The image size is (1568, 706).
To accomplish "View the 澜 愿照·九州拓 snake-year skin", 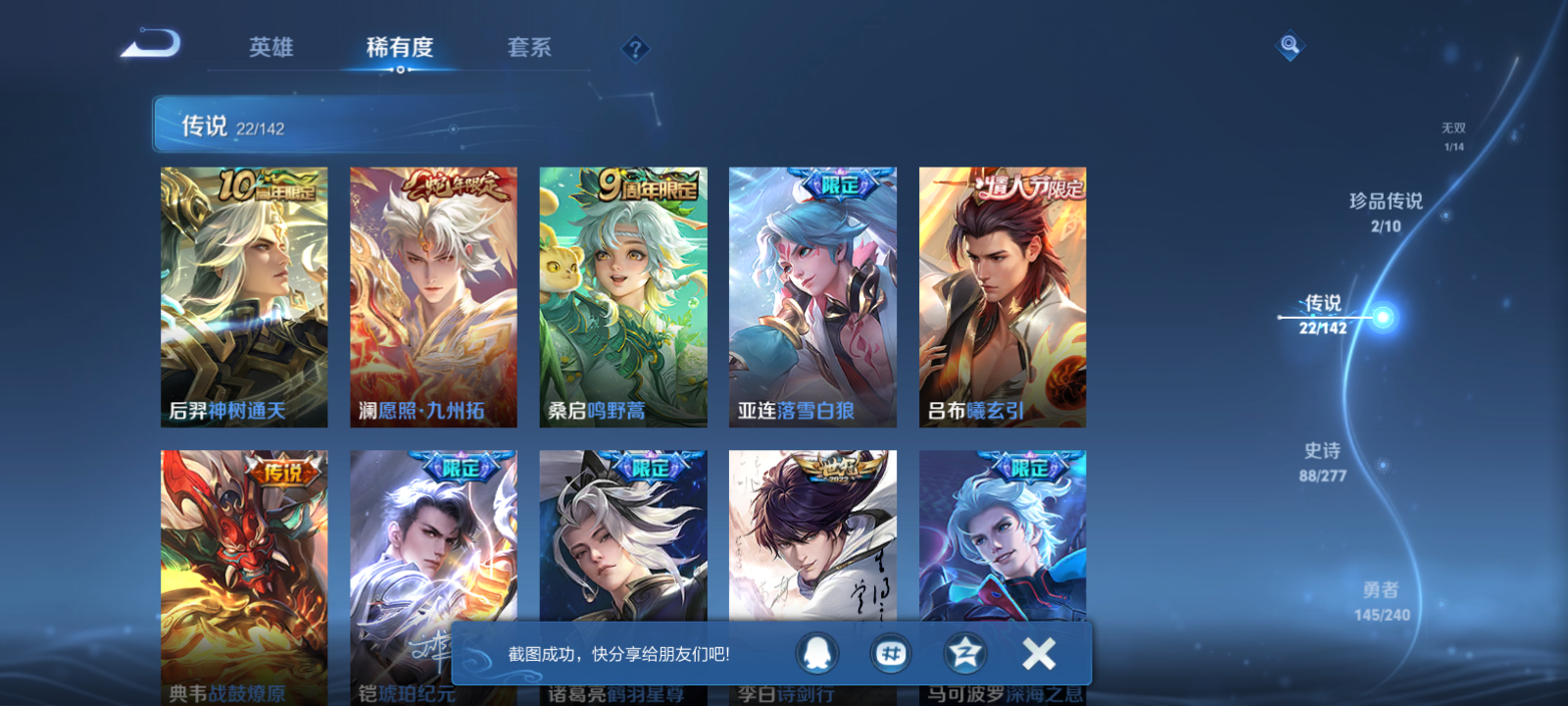I will click(x=433, y=294).
